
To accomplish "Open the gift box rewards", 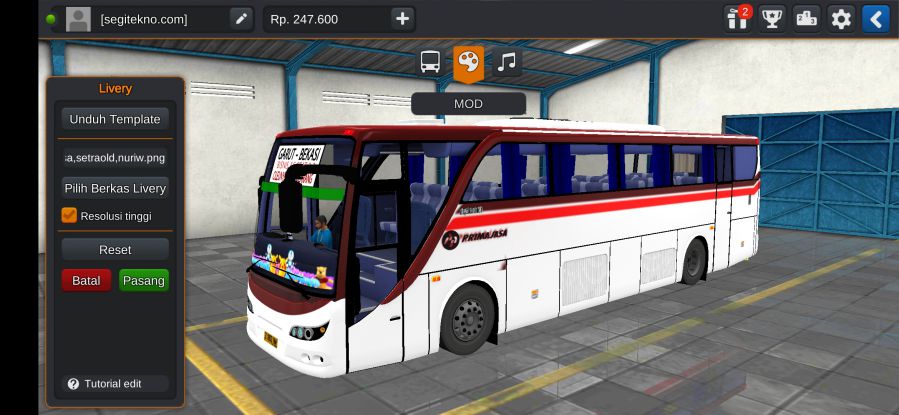I will point(738,18).
